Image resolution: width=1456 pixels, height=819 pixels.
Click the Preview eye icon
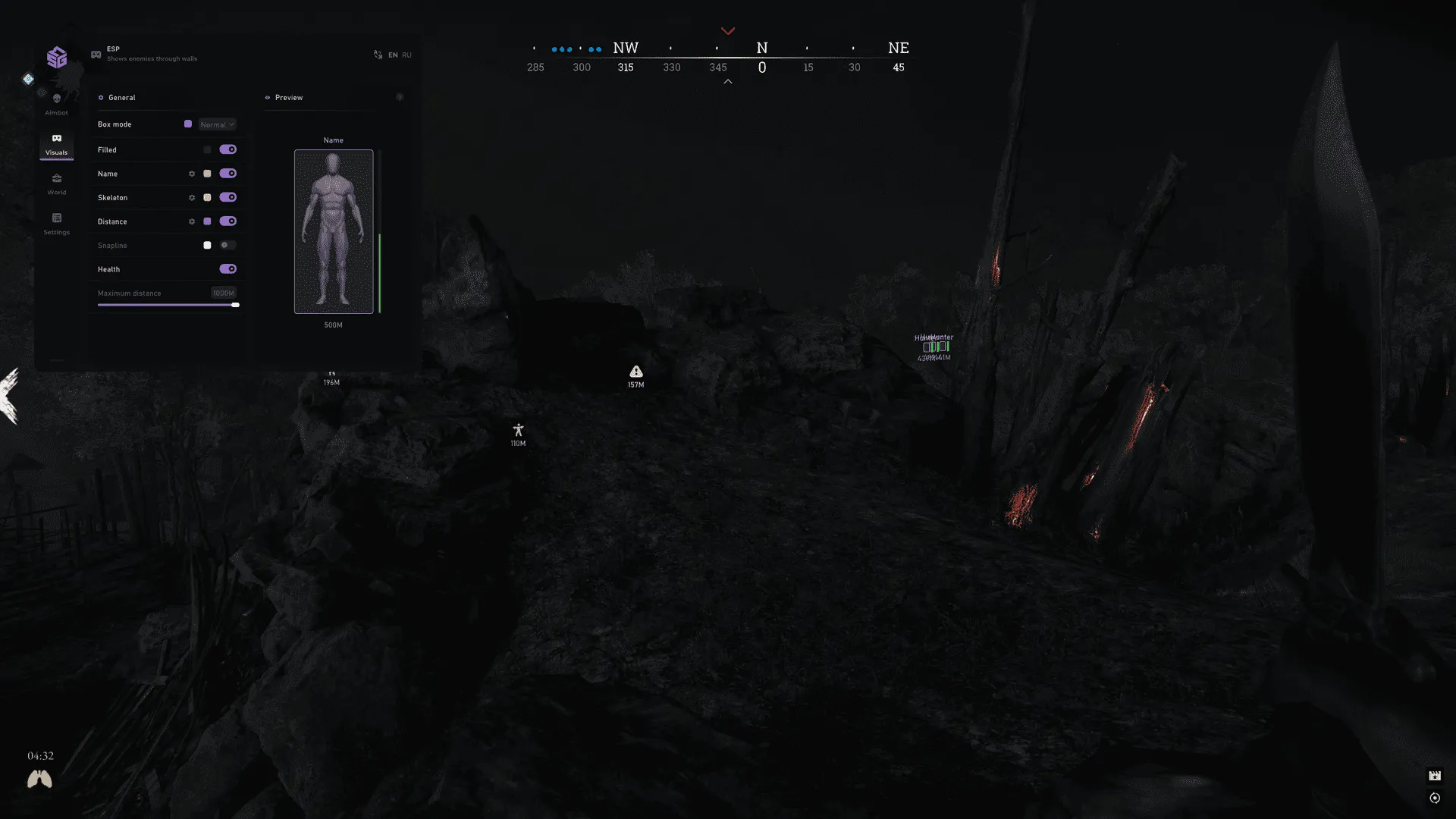point(267,97)
